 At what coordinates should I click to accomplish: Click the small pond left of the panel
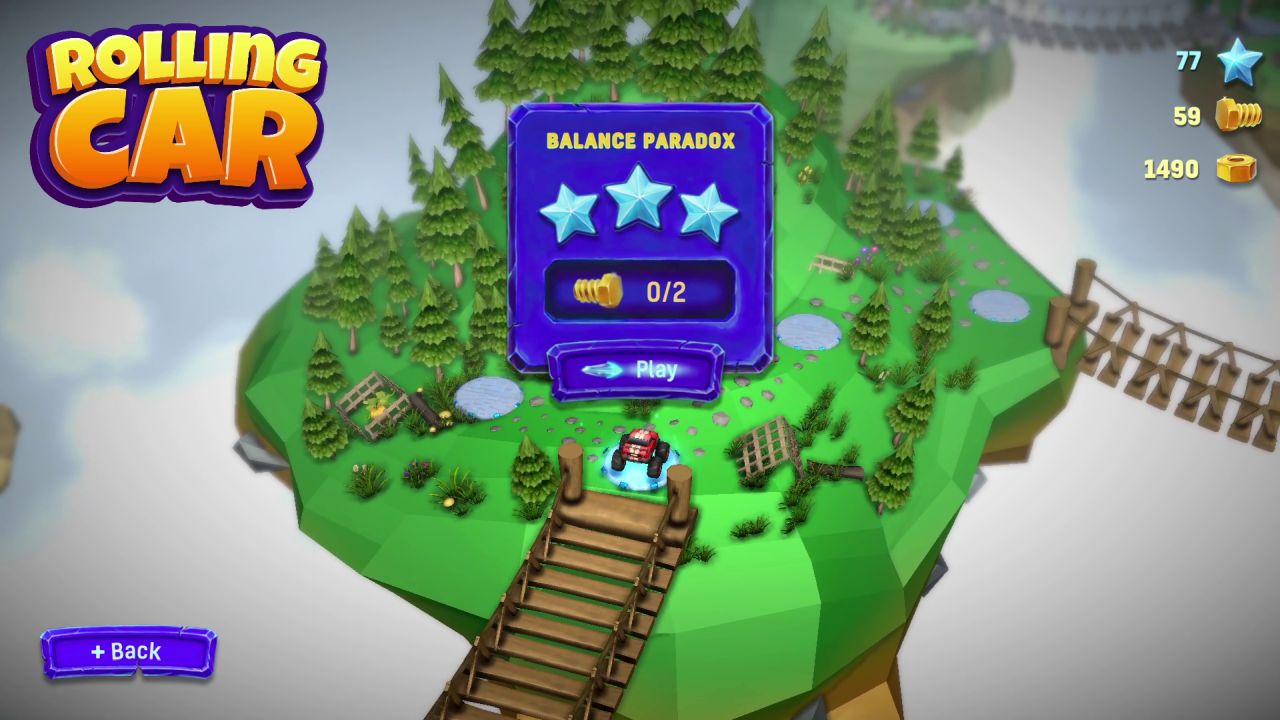[x=487, y=399]
